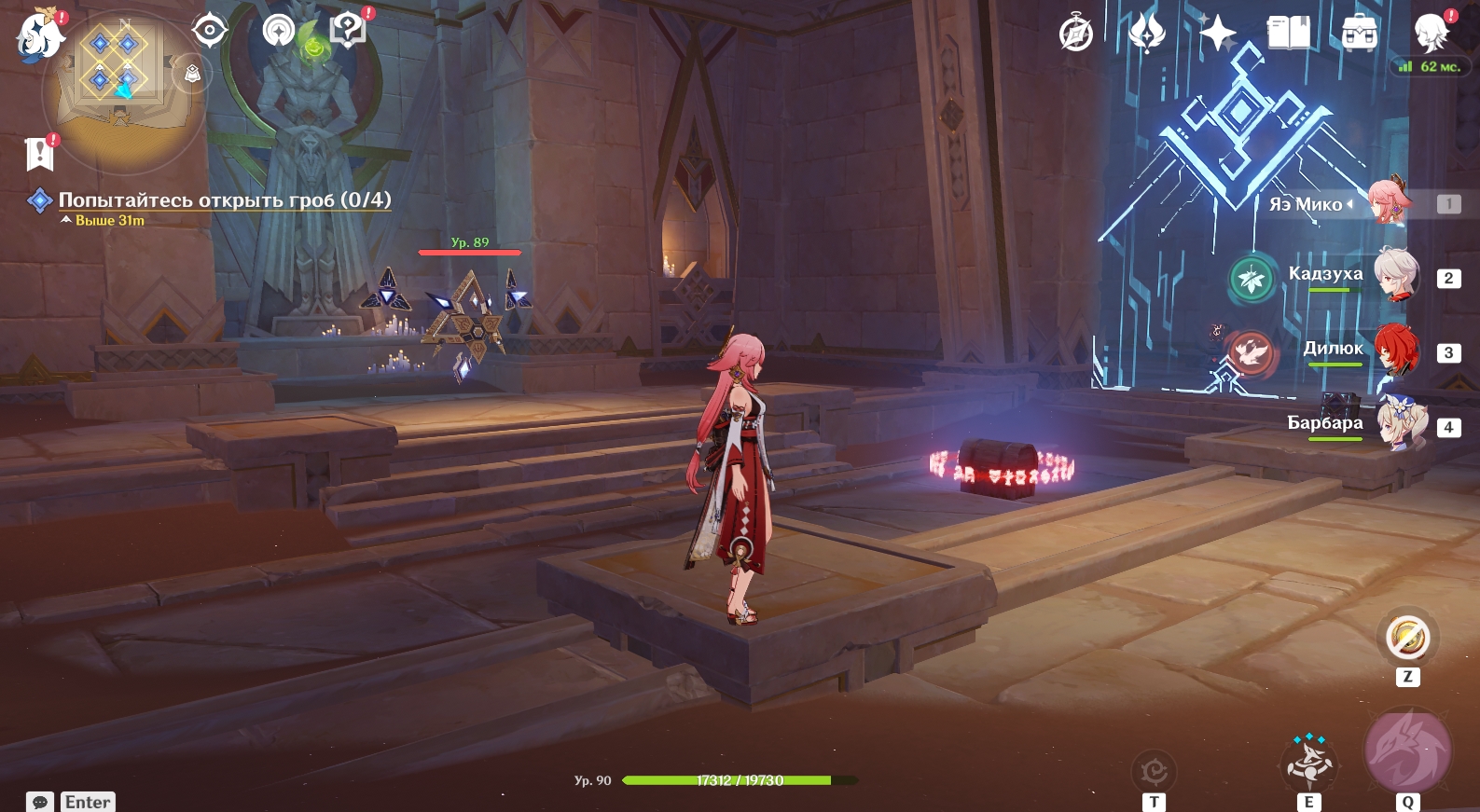Open the chat speech bubble
1480x812 pixels.
click(40, 802)
